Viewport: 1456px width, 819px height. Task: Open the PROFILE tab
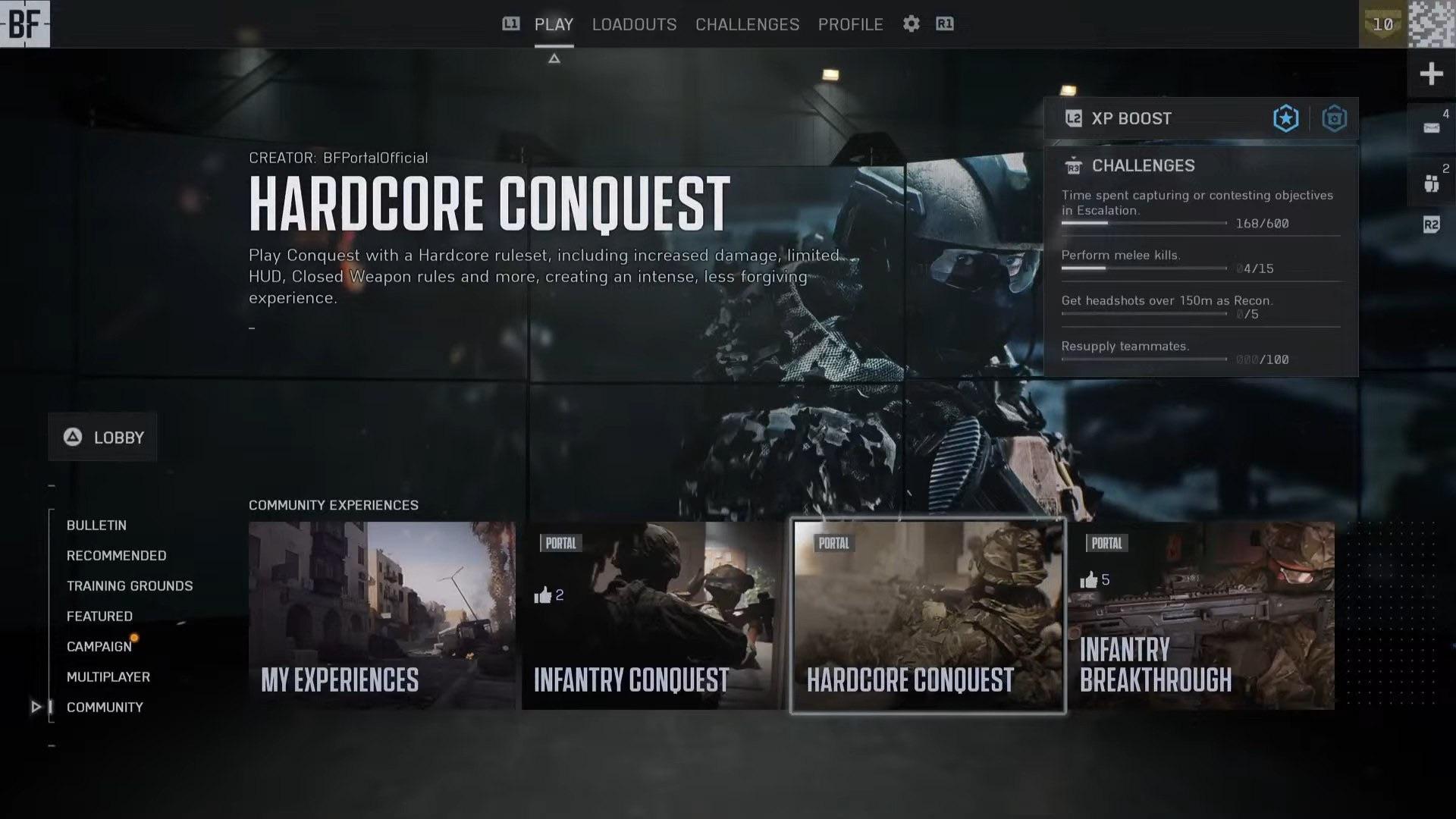(850, 24)
